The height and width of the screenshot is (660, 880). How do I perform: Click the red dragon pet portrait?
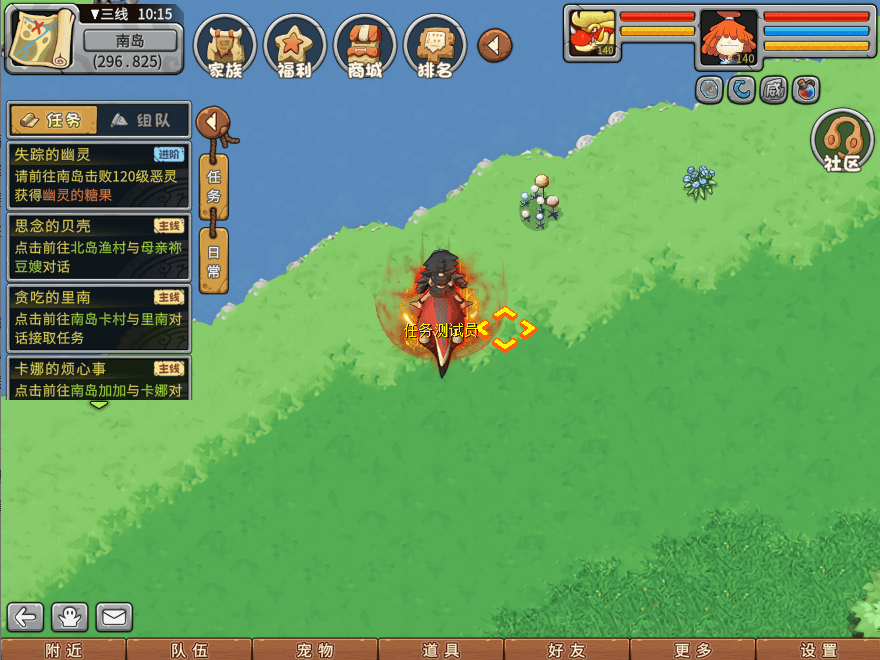point(590,33)
